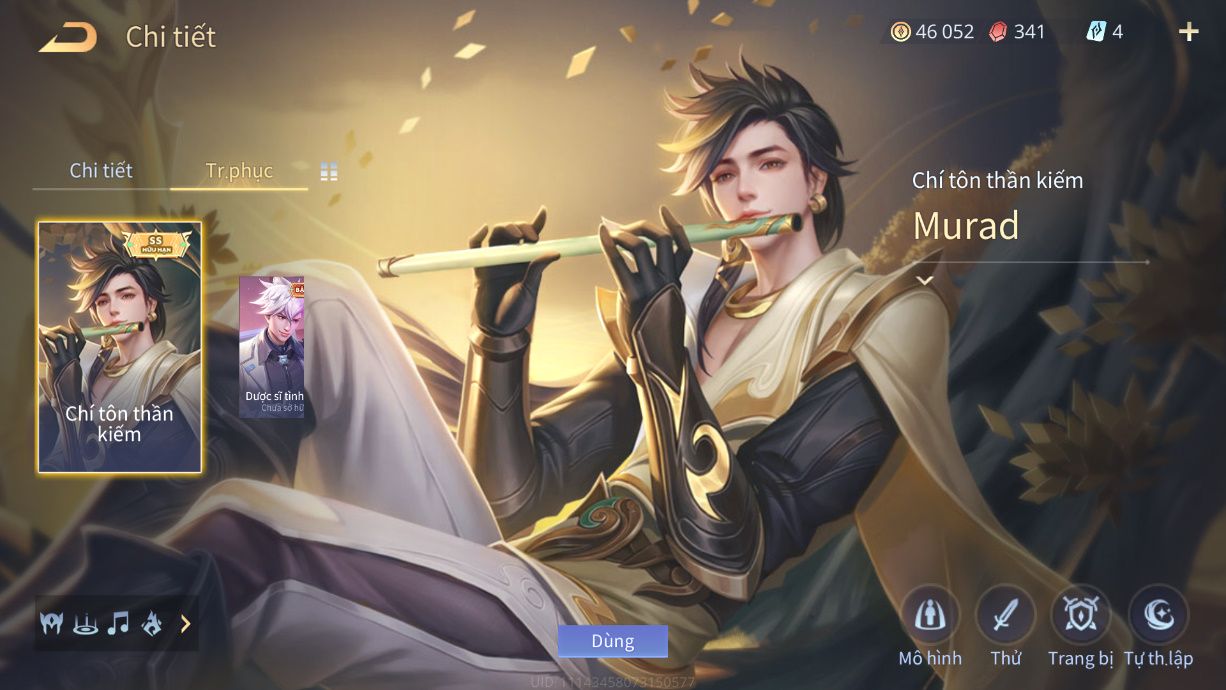The height and width of the screenshot is (690, 1226).
Task: Open the Mô hình model viewer
Action: 930,615
